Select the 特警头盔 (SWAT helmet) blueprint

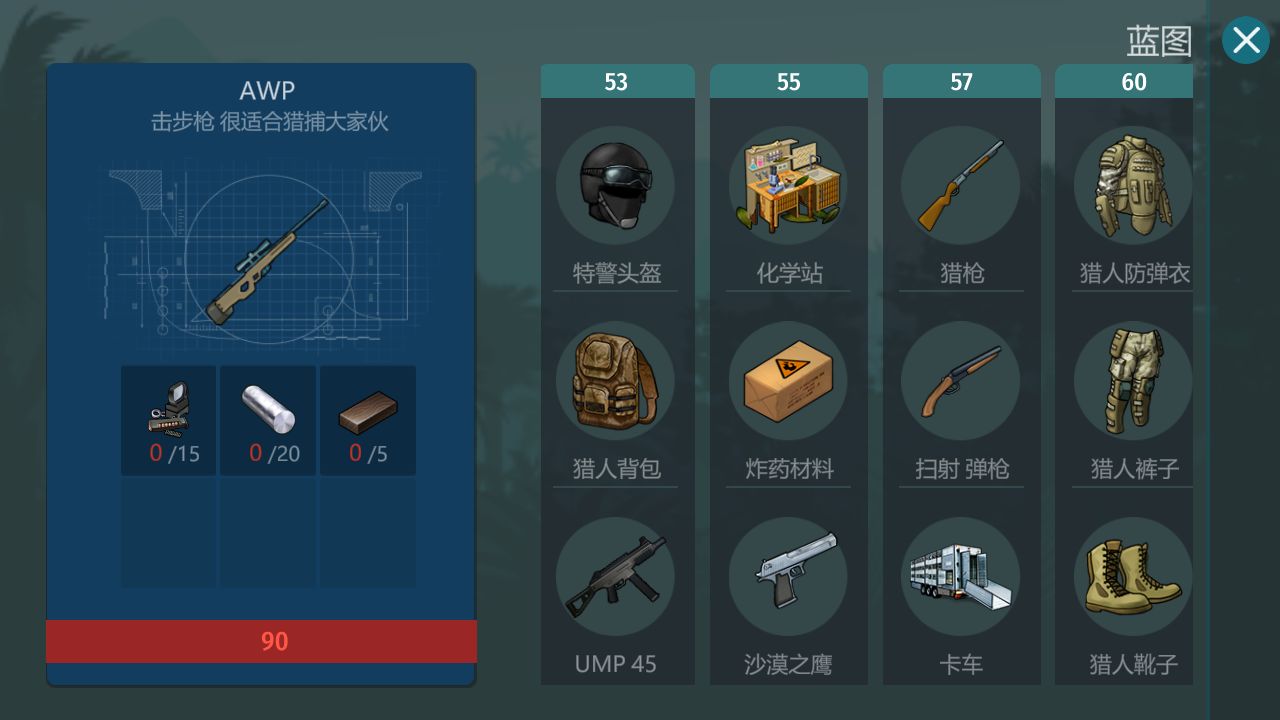(617, 185)
